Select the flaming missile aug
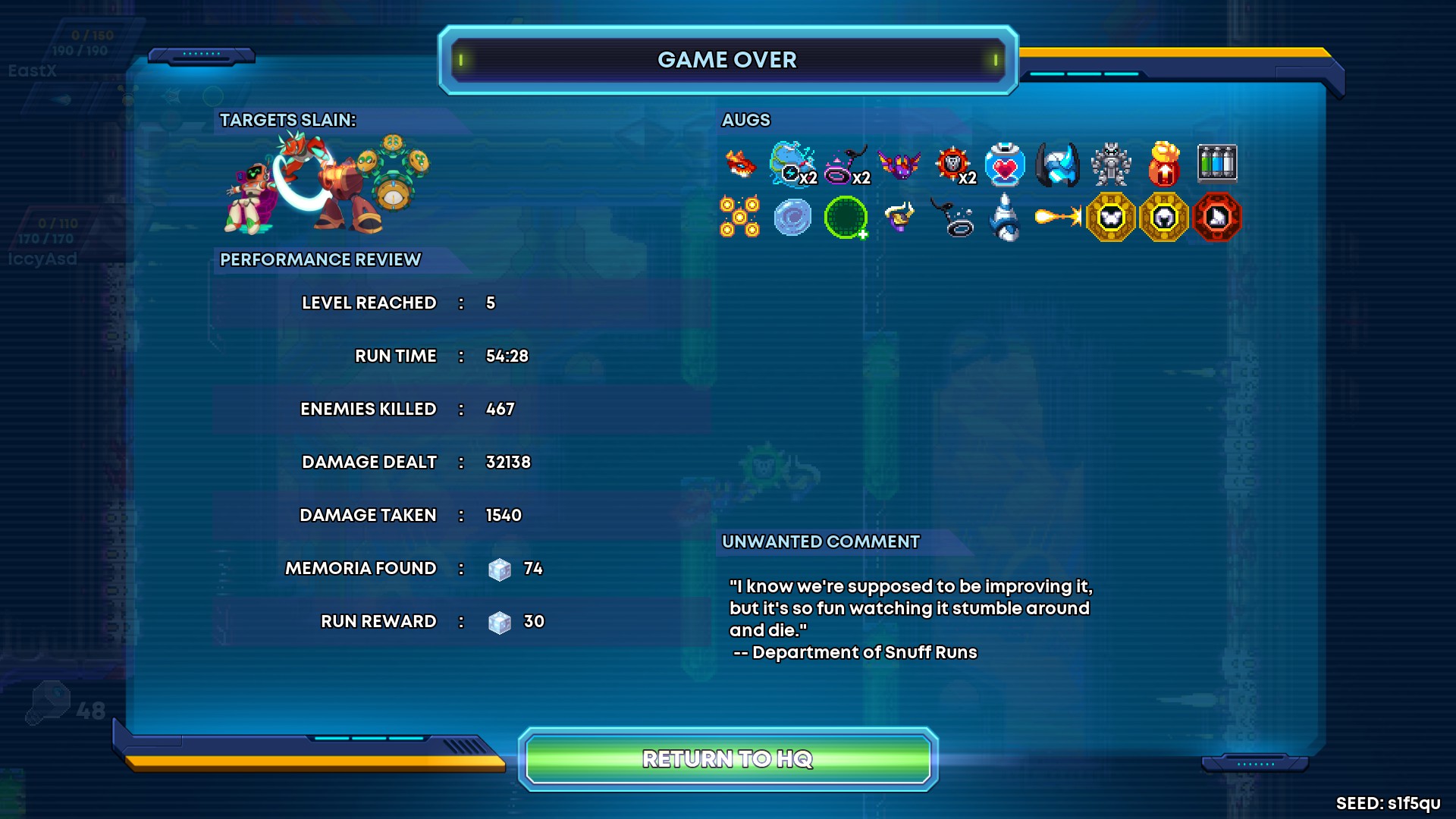Screen dimensions: 1456x819 (x=1058, y=218)
